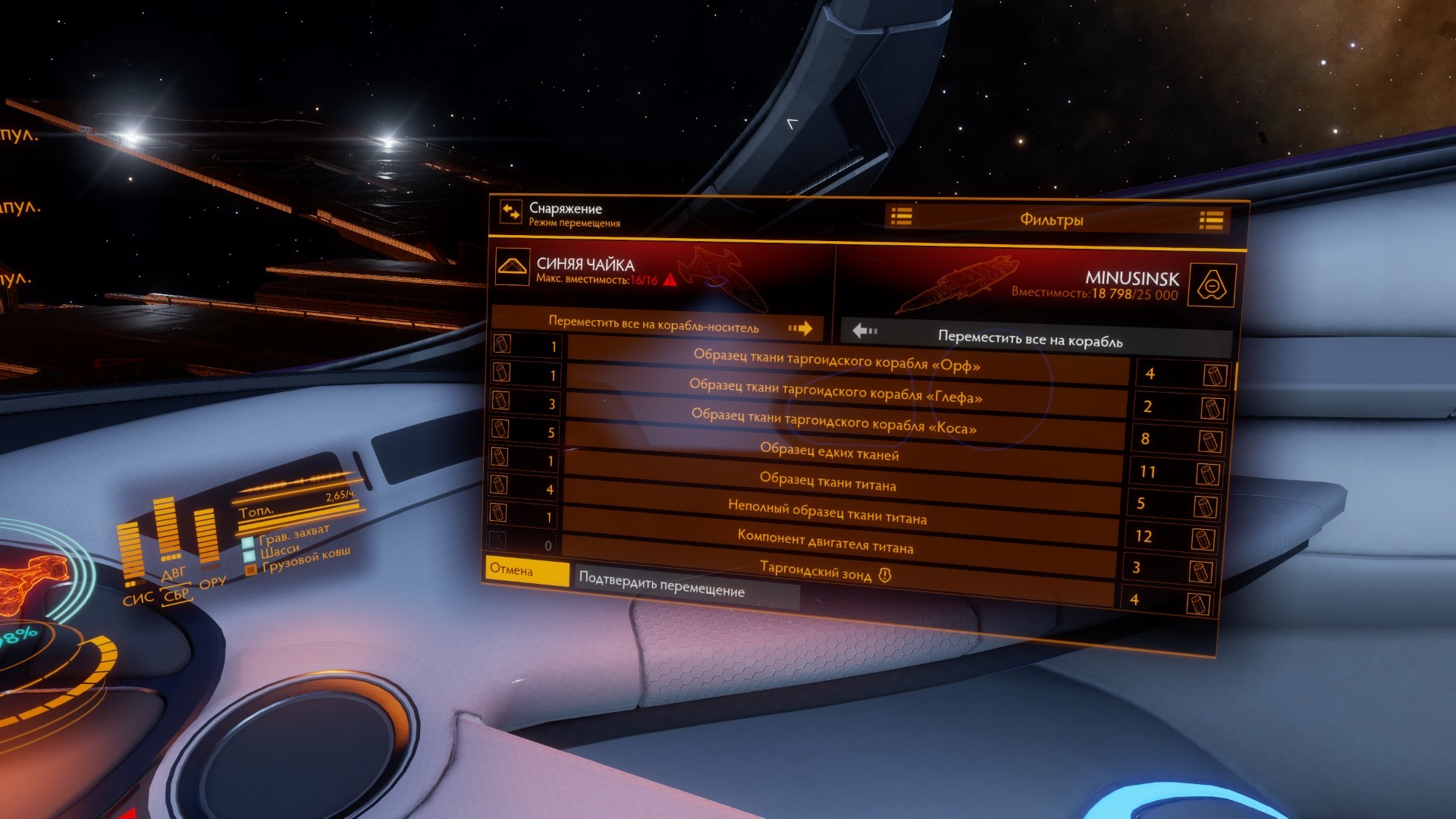Click the MINUSINSK carrier icon
Viewport: 1456px width, 819px height.
click(1212, 286)
